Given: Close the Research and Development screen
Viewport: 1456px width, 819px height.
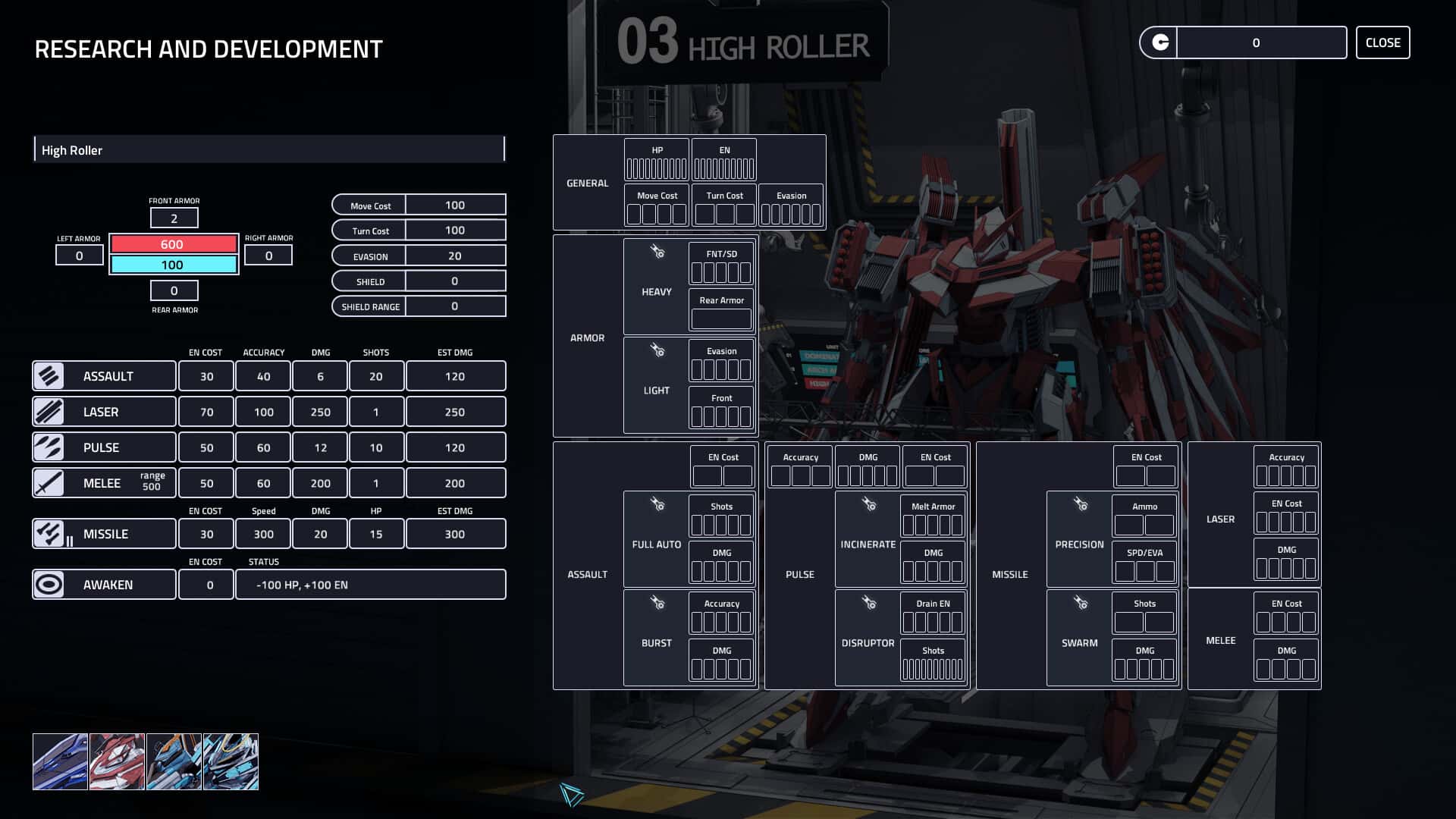Looking at the screenshot, I should tap(1382, 42).
